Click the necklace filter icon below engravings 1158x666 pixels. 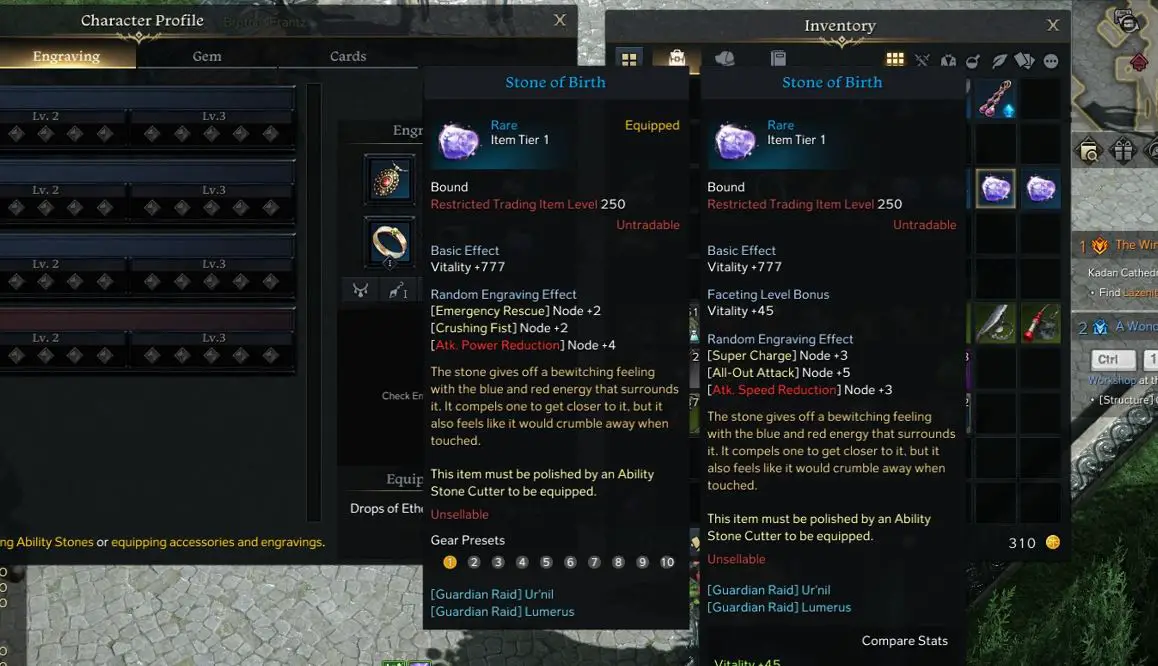[x=360, y=290]
